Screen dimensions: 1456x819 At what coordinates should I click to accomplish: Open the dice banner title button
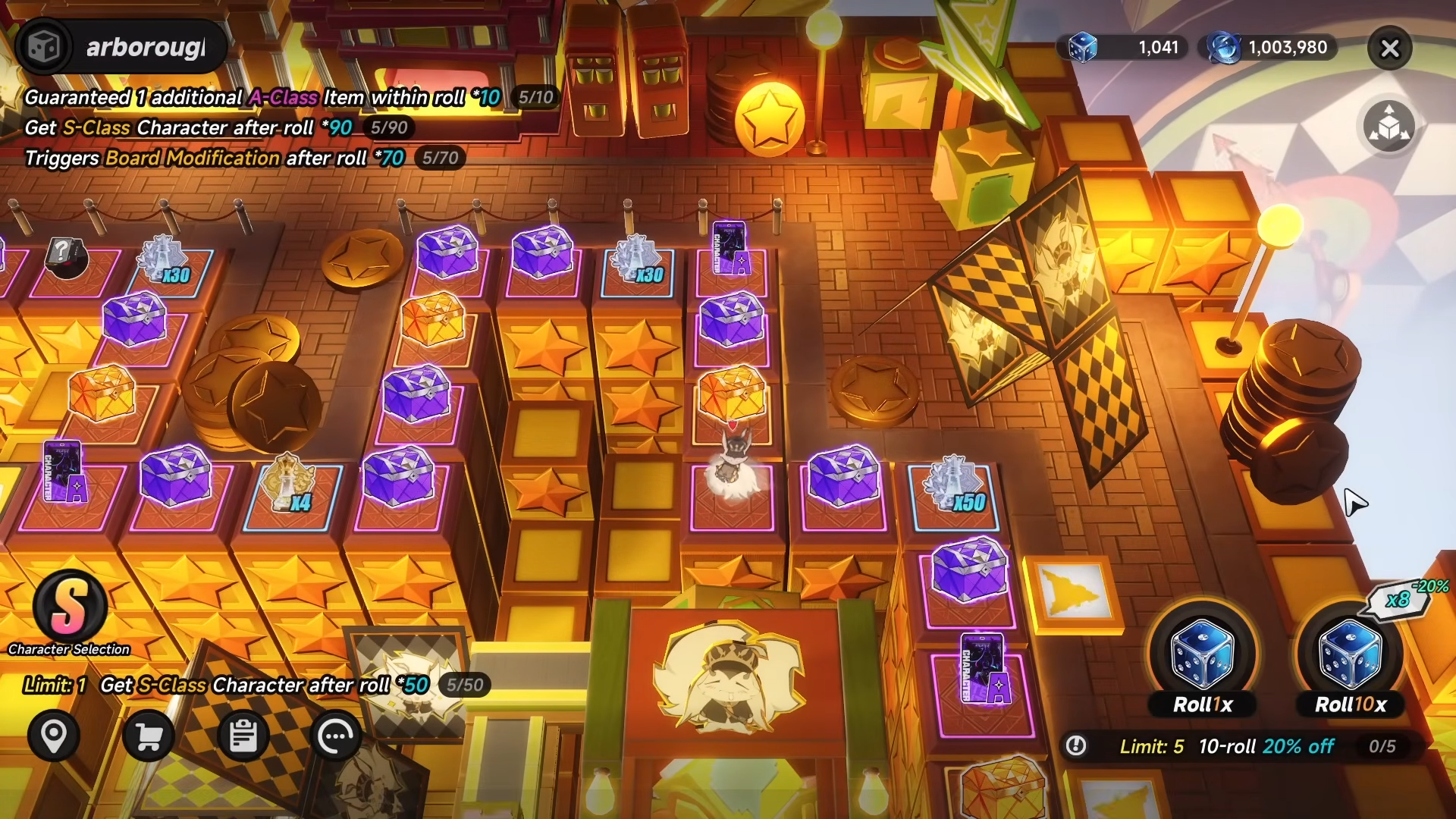(121, 47)
